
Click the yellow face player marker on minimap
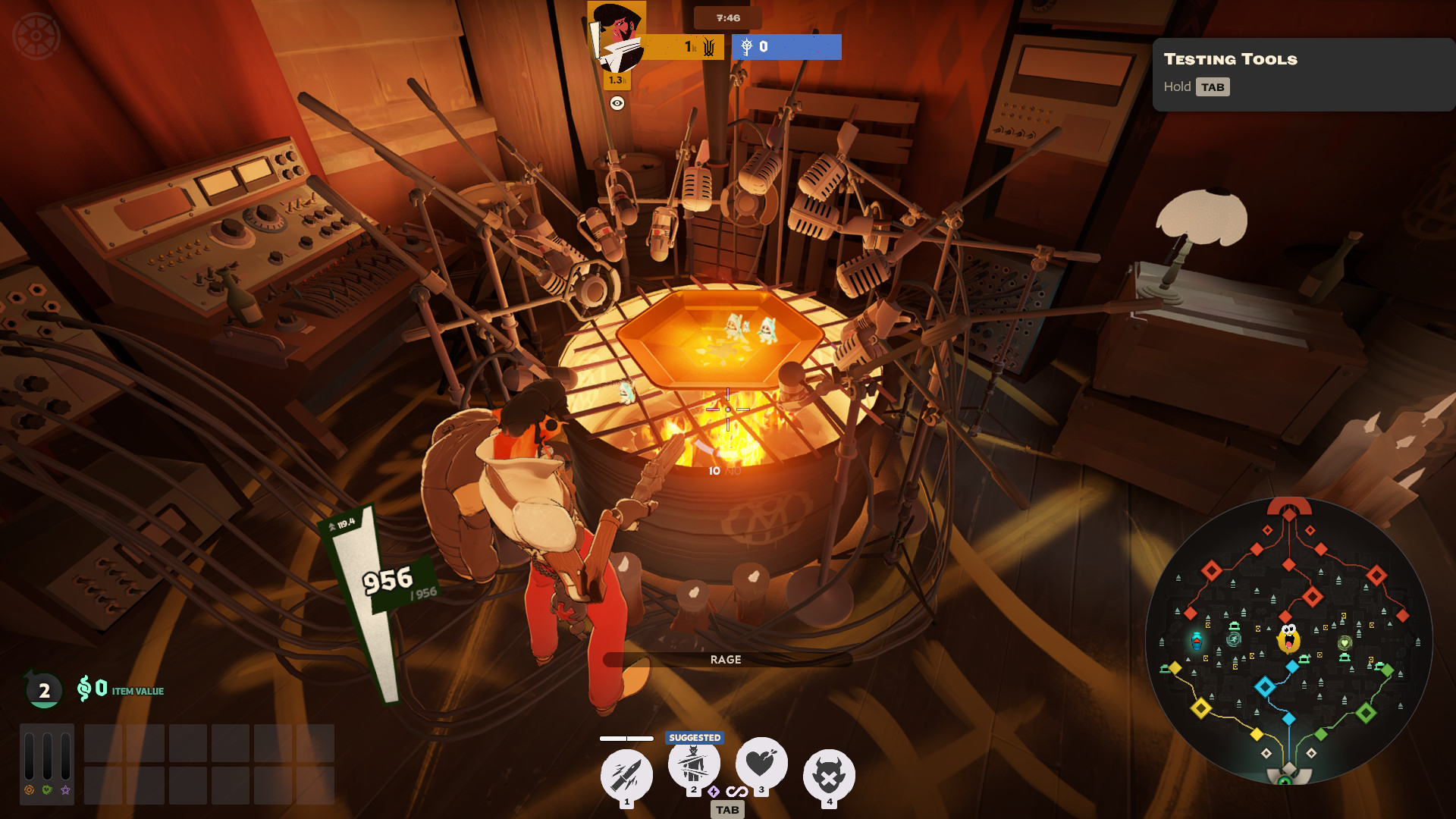click(1288, 639)
